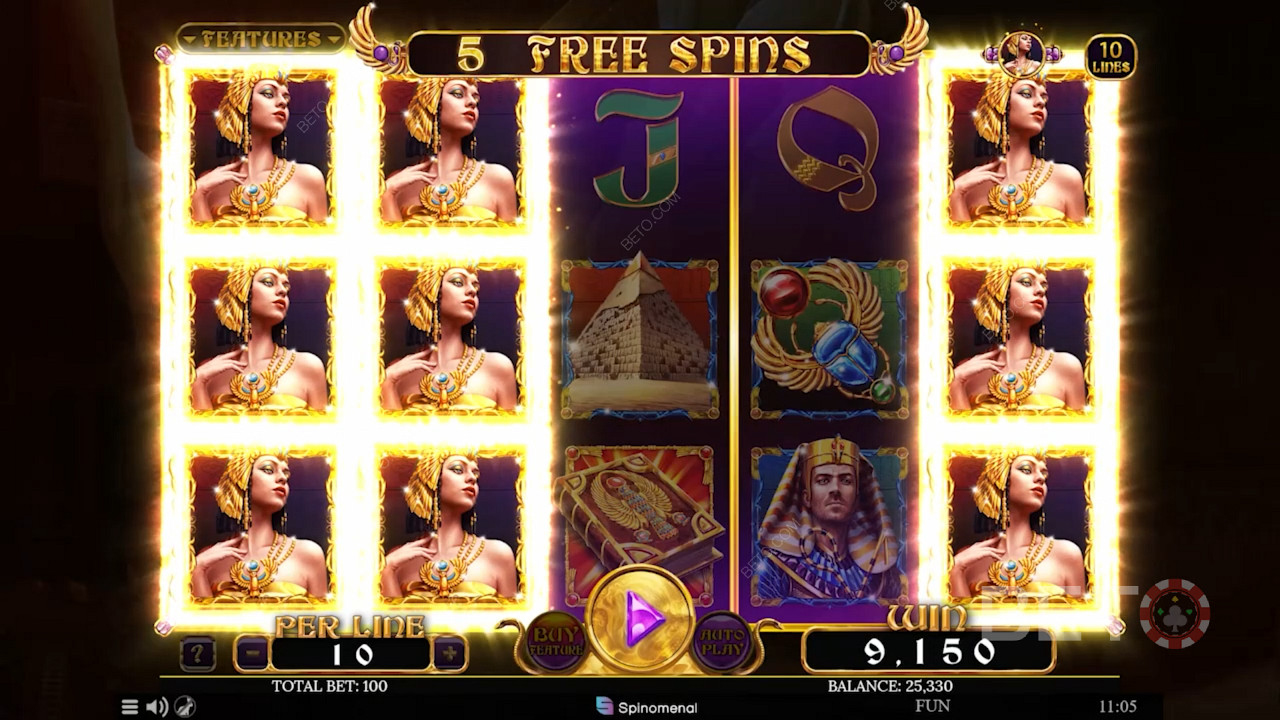Screen dimensions: 1280x720
Task: Decrease the per line bet
Action: coord(253,654)
